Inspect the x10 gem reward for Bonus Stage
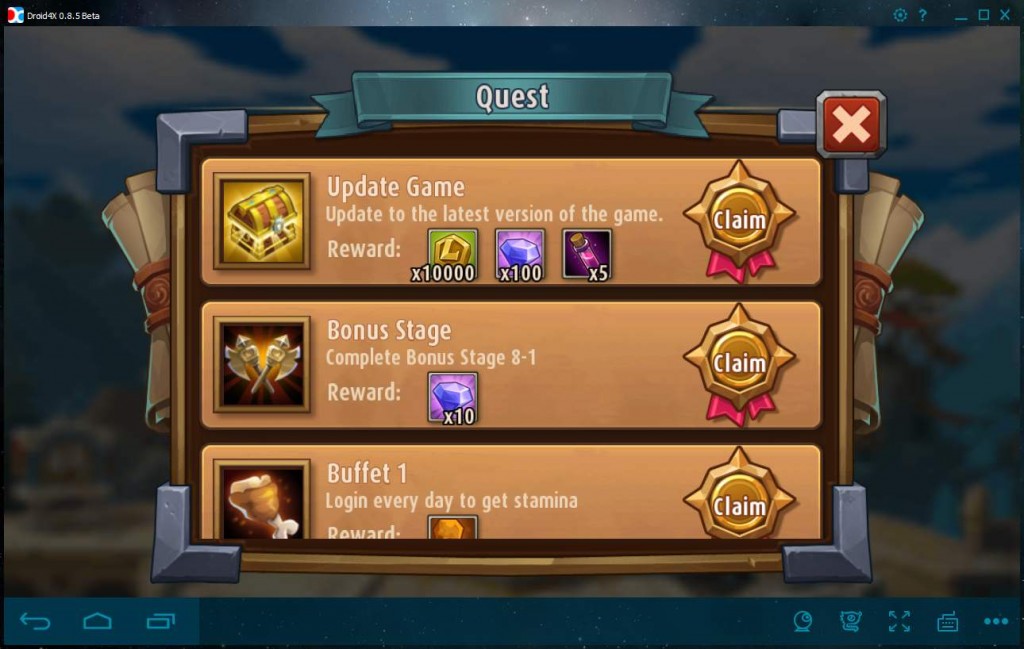 tap(453, 395)
